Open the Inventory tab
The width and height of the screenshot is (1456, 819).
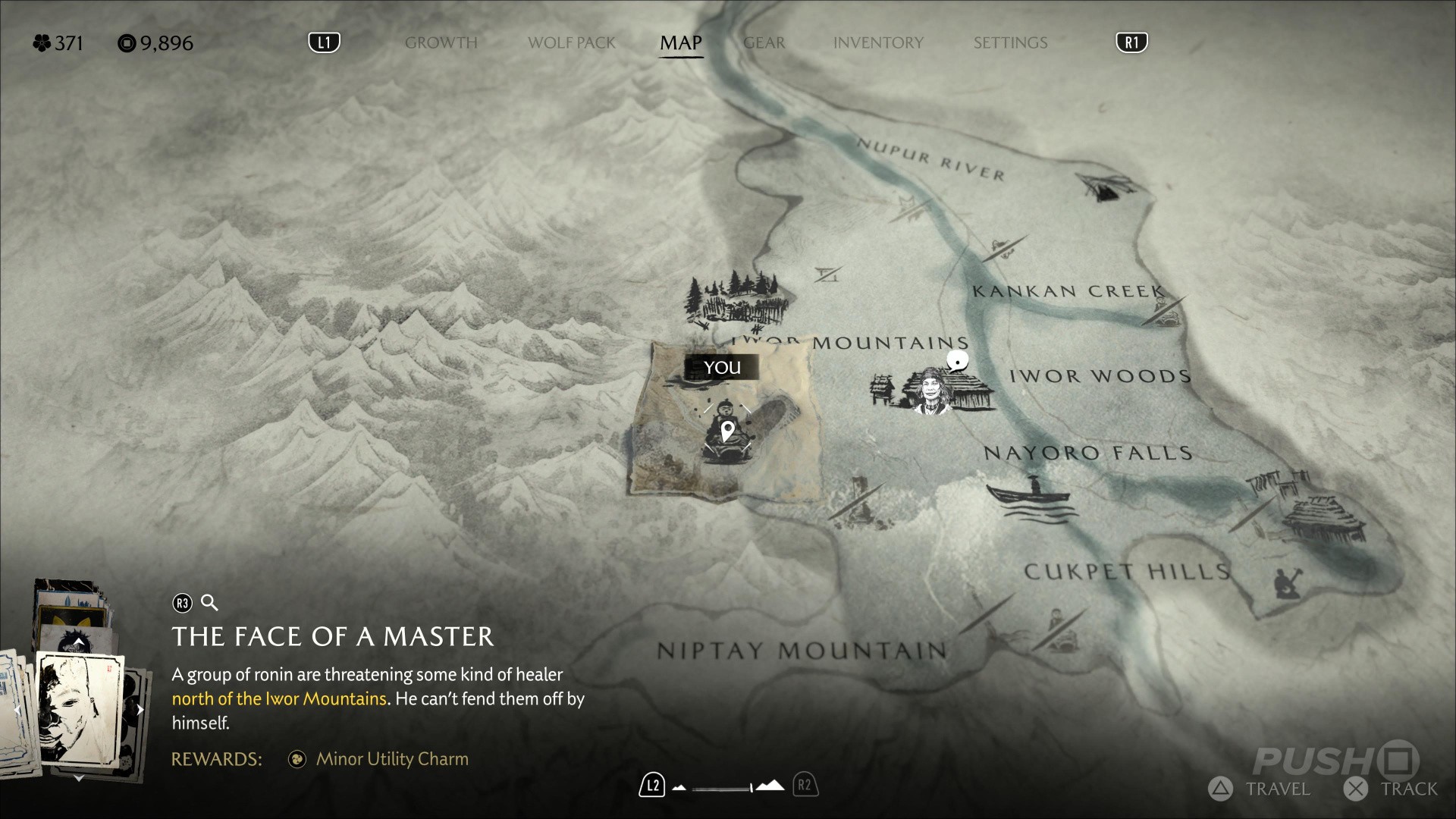(878, 43)
